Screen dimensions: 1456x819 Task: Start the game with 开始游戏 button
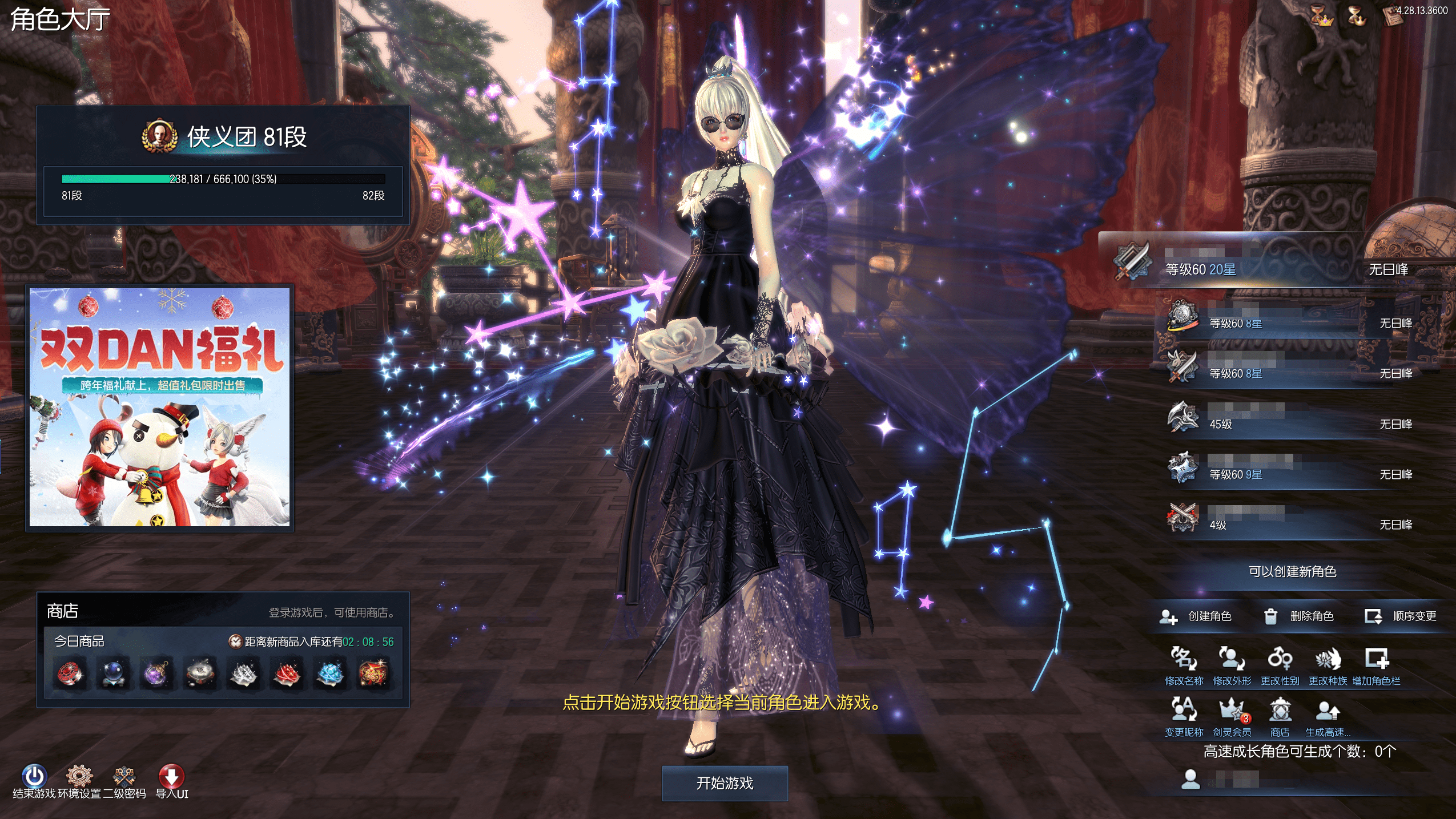click(725, 783)
